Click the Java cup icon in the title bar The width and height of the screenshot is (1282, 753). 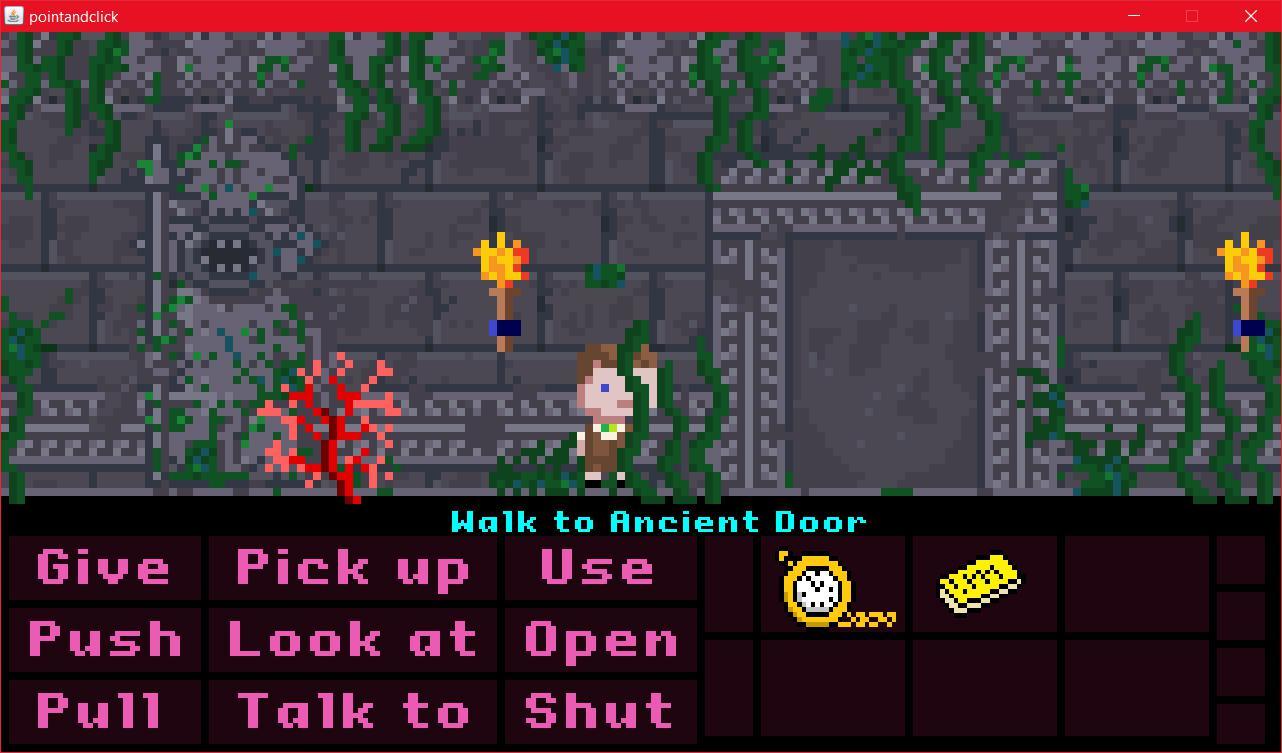click(x=14, y=16)
